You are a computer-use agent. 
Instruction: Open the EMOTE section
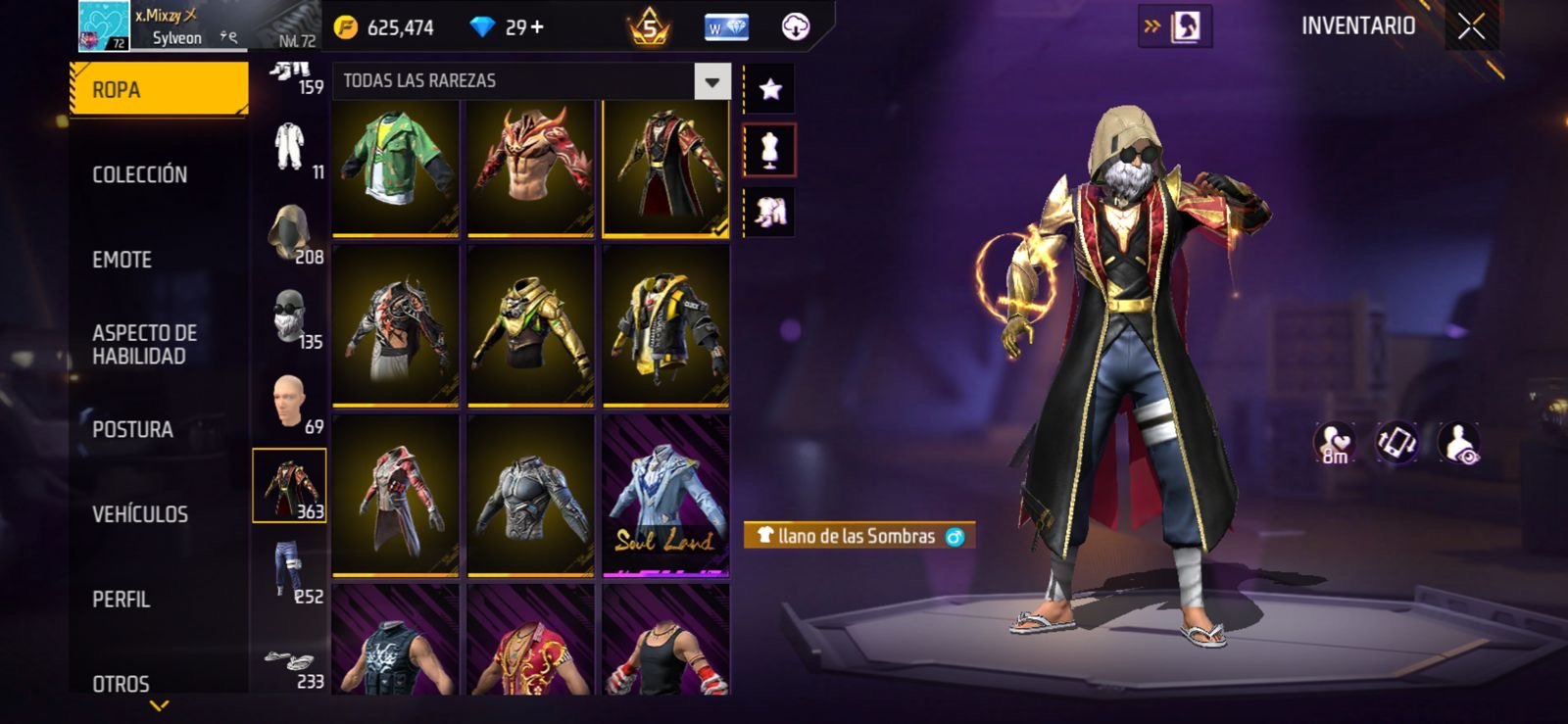pos(122,260)
